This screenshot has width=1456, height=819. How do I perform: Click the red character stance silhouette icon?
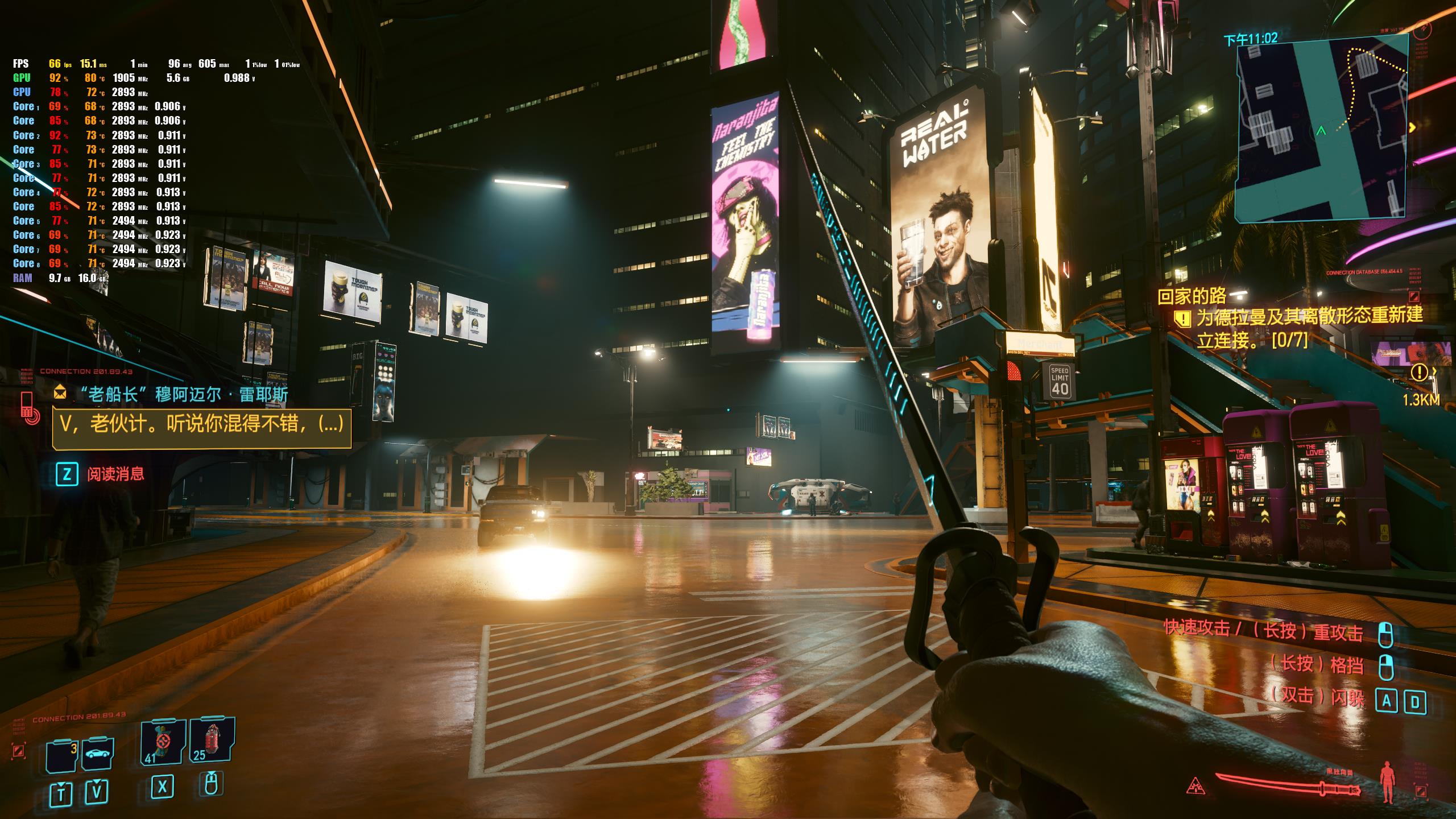coord(1389,783)
